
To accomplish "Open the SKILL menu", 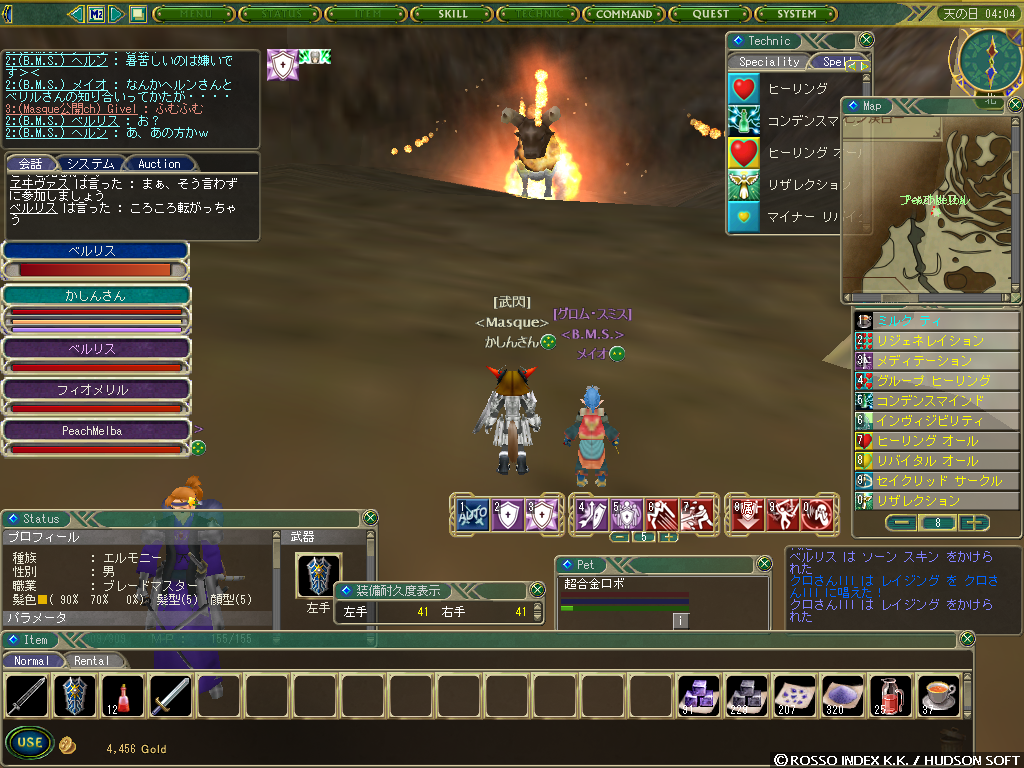I will click(453, 14).
